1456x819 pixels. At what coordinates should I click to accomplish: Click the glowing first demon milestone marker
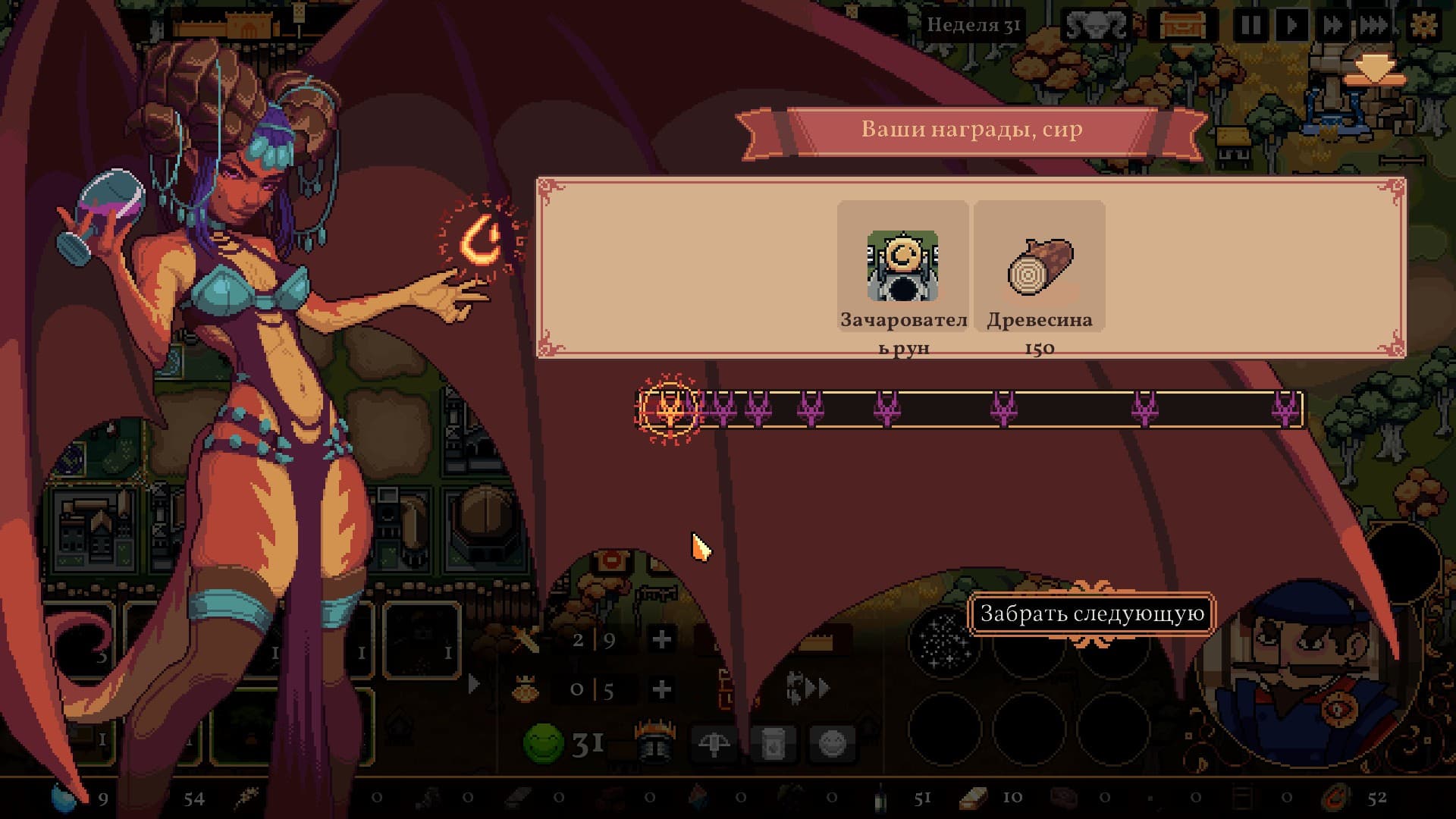(669, 409)
